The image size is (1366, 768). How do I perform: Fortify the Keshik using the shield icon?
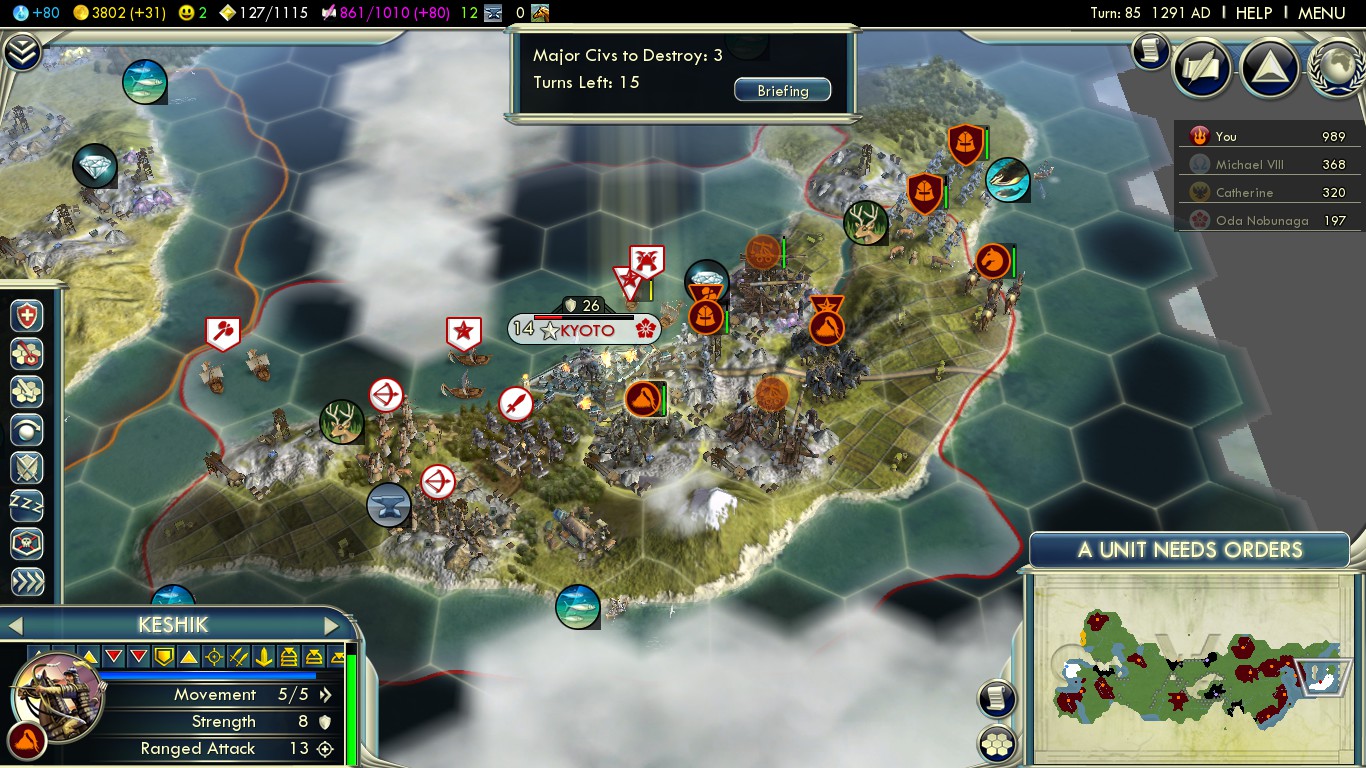27,316
